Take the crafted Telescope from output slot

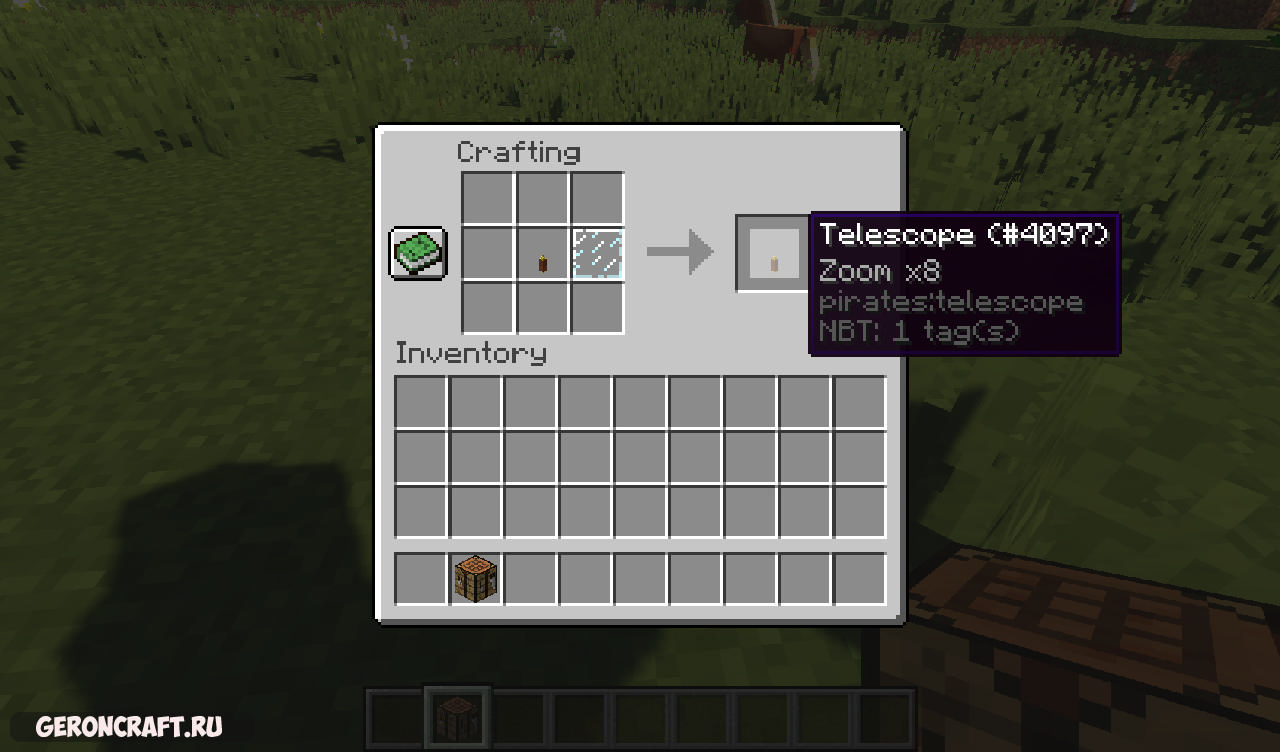774,254
